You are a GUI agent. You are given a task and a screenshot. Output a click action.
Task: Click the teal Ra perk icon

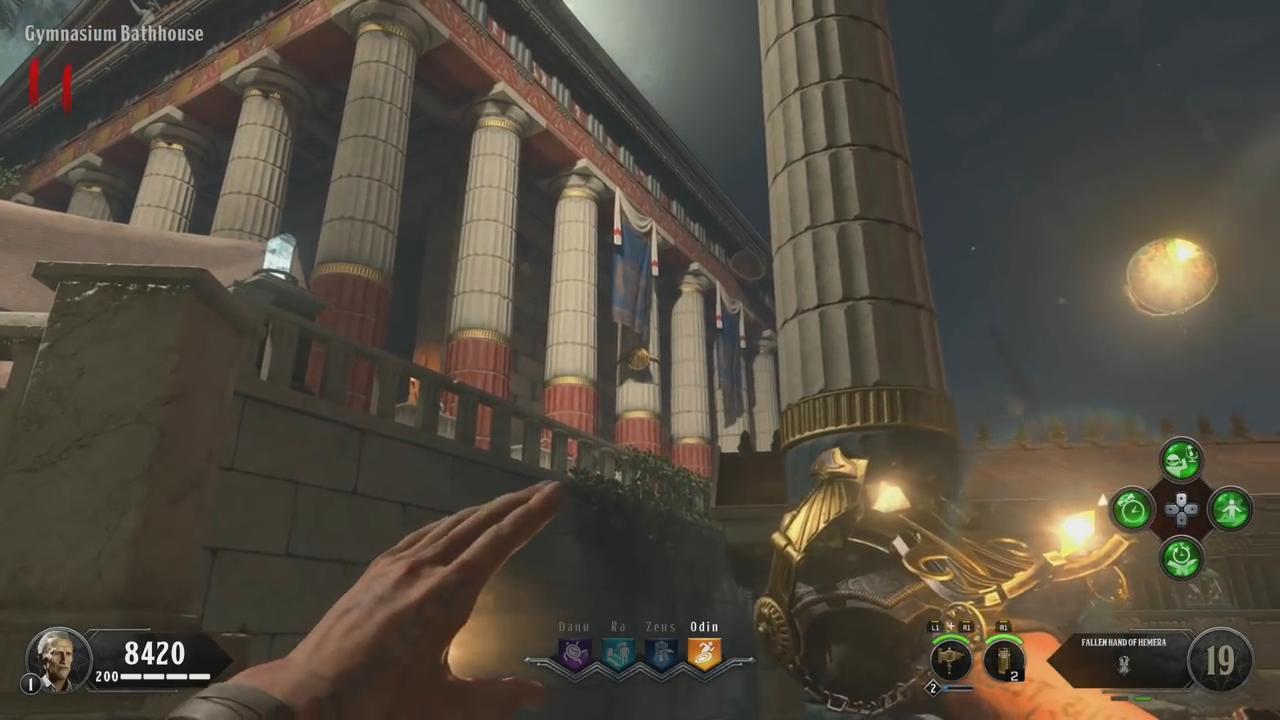pyautogui.click(x=618, y=654)
